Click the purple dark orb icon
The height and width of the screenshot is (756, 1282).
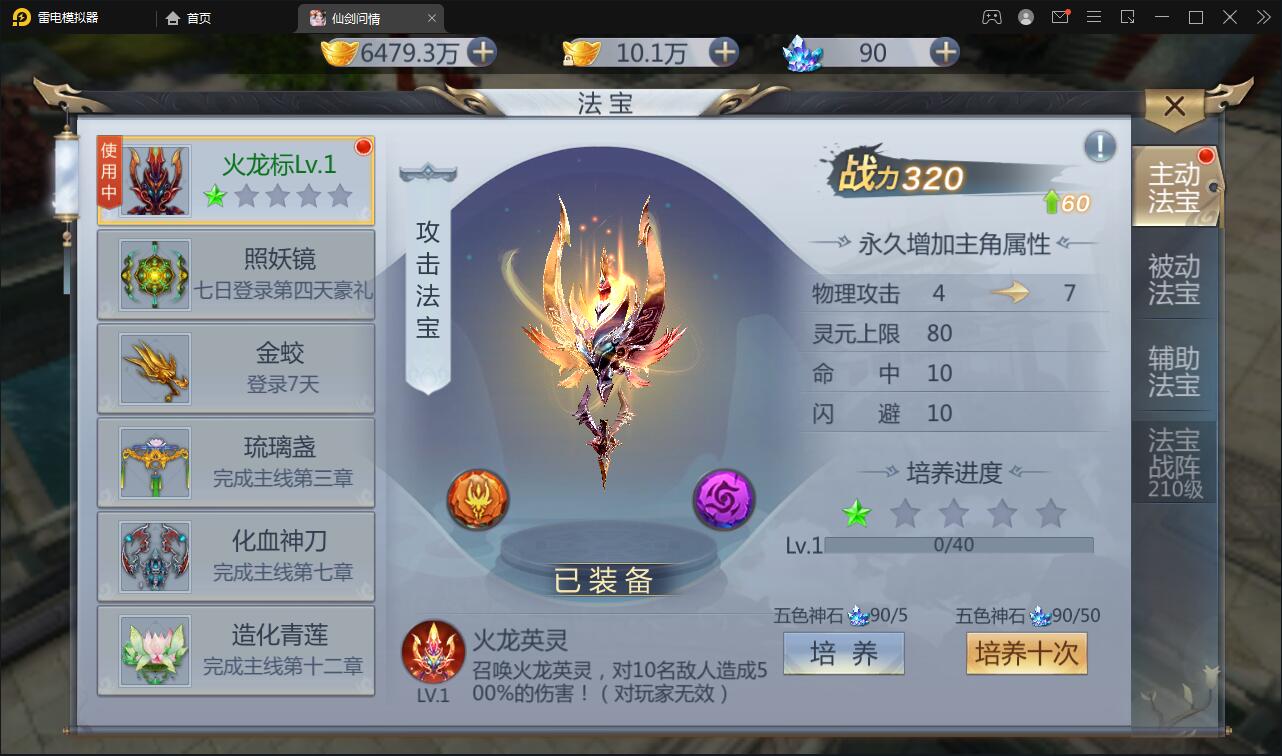point(723,499)
